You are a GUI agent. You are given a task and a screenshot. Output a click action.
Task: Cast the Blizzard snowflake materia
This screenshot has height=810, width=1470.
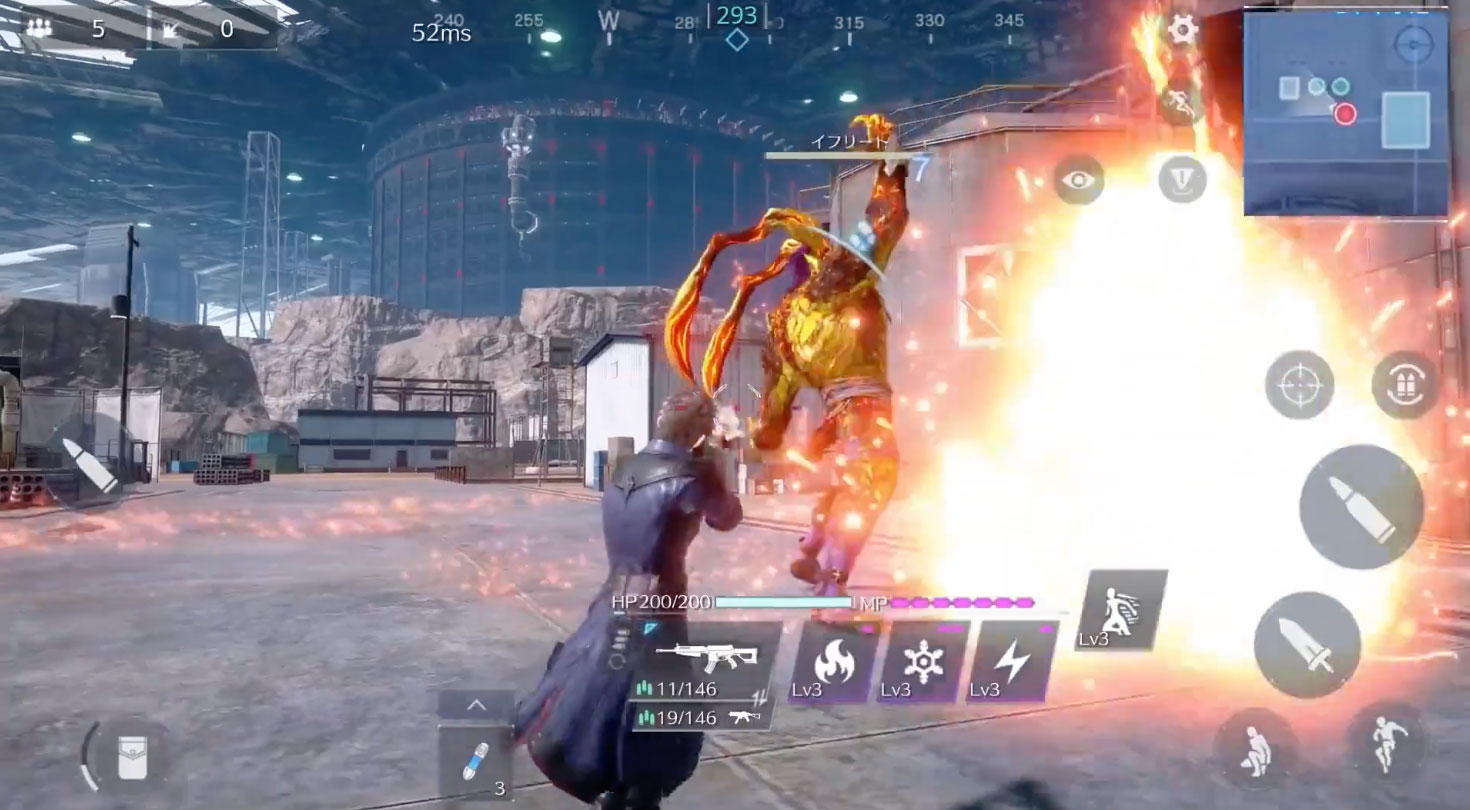(x=922, y=662)
